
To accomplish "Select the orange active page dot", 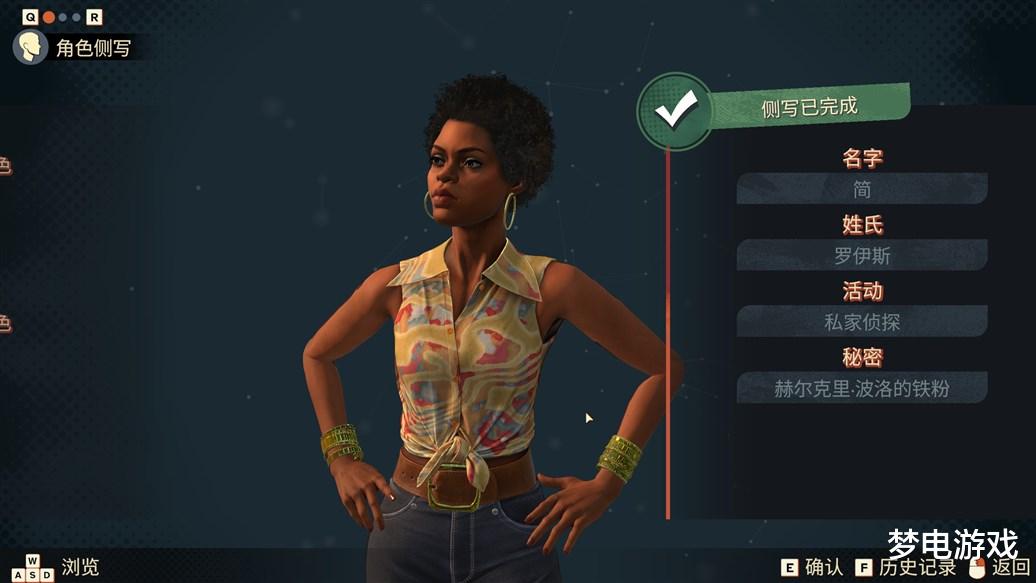I will tap(48, 17).
